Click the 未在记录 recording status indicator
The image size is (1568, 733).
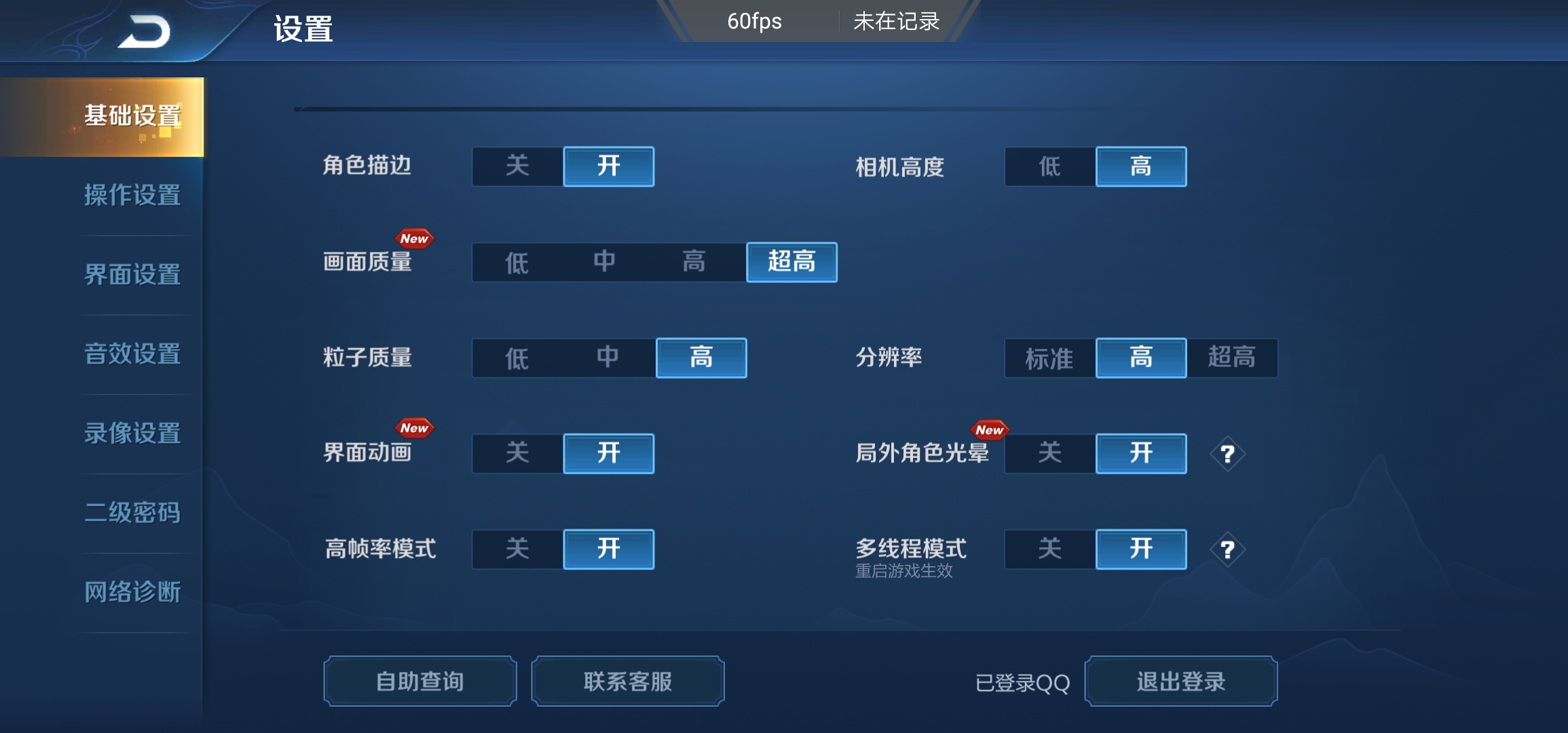(x=895, y=22)
